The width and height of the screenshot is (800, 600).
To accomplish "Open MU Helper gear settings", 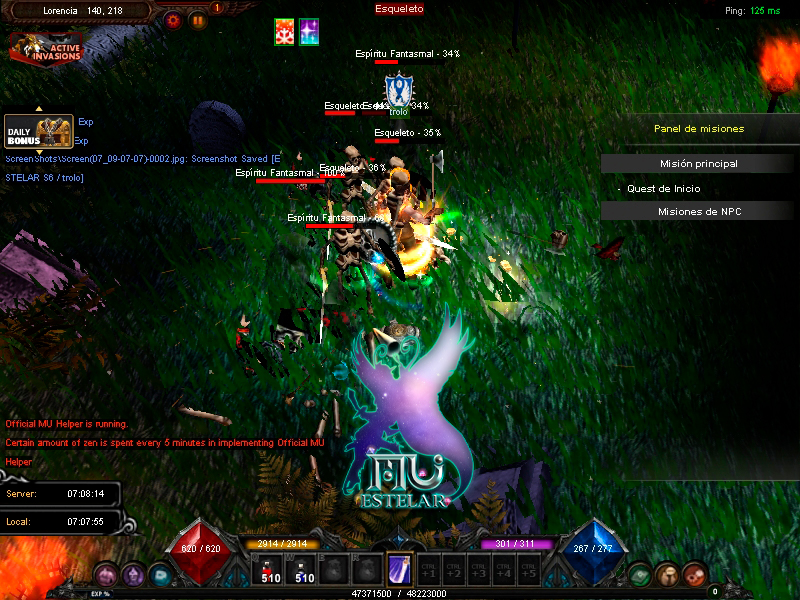I will click(174, 19).
